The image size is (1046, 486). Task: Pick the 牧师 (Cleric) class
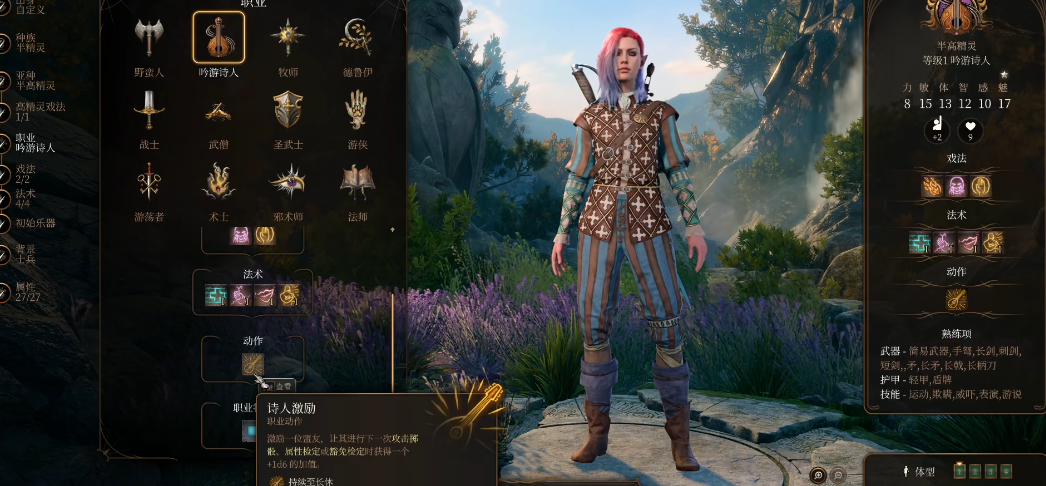click(288, 39)
